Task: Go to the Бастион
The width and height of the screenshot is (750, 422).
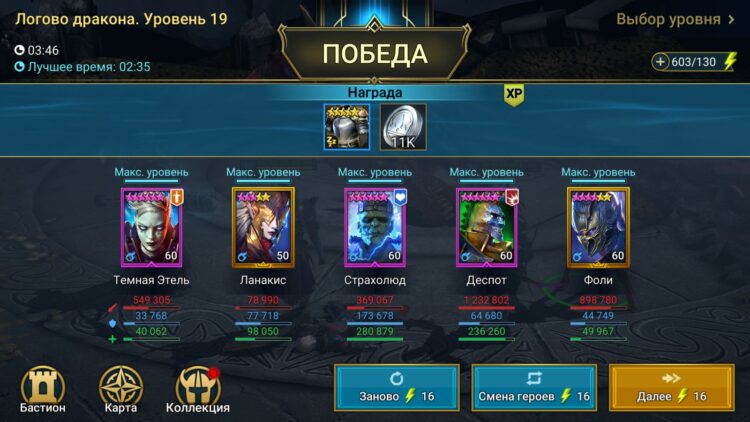Action: click(43, 389)
